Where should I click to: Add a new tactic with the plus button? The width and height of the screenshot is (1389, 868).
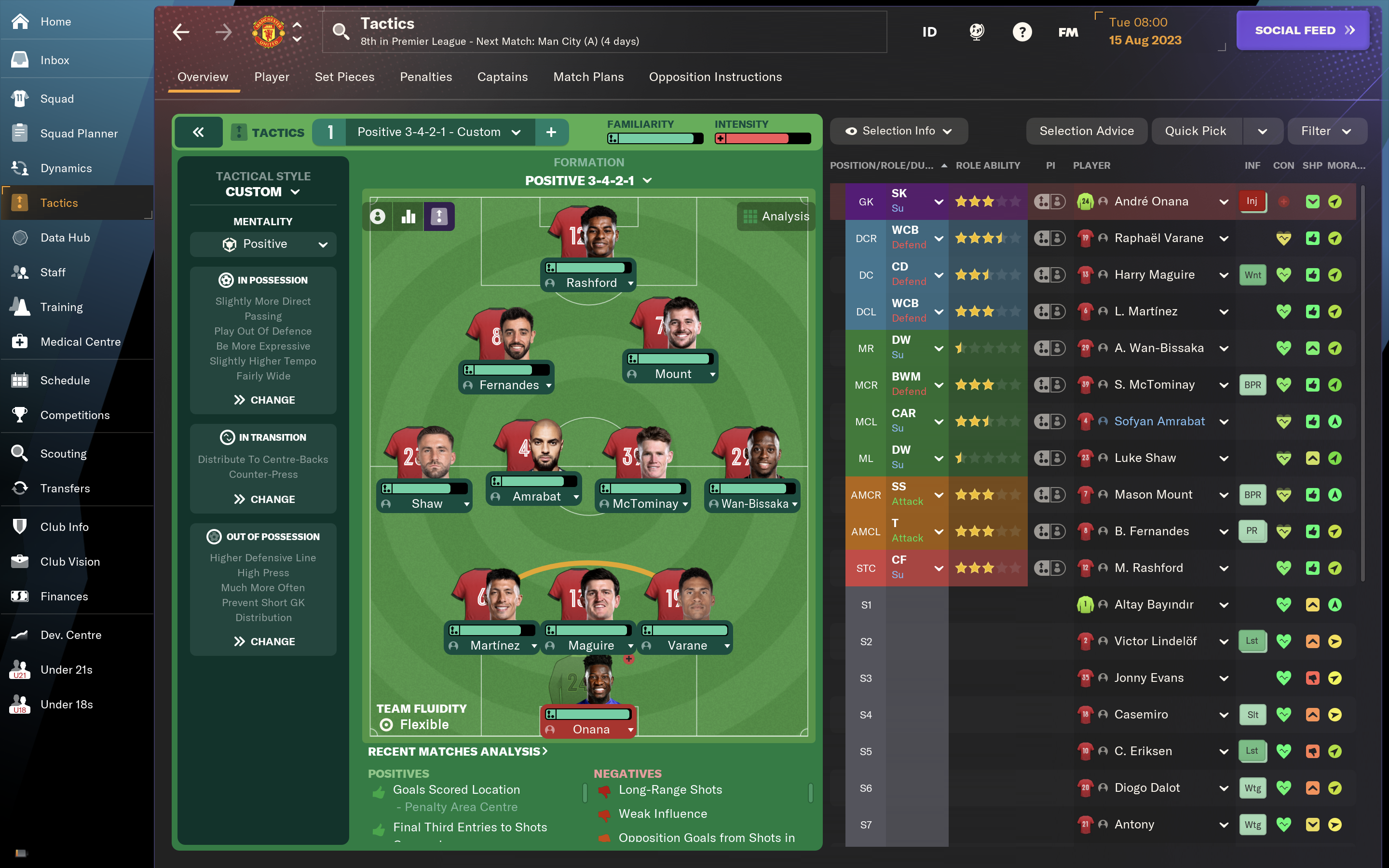[x=552, y=132]
